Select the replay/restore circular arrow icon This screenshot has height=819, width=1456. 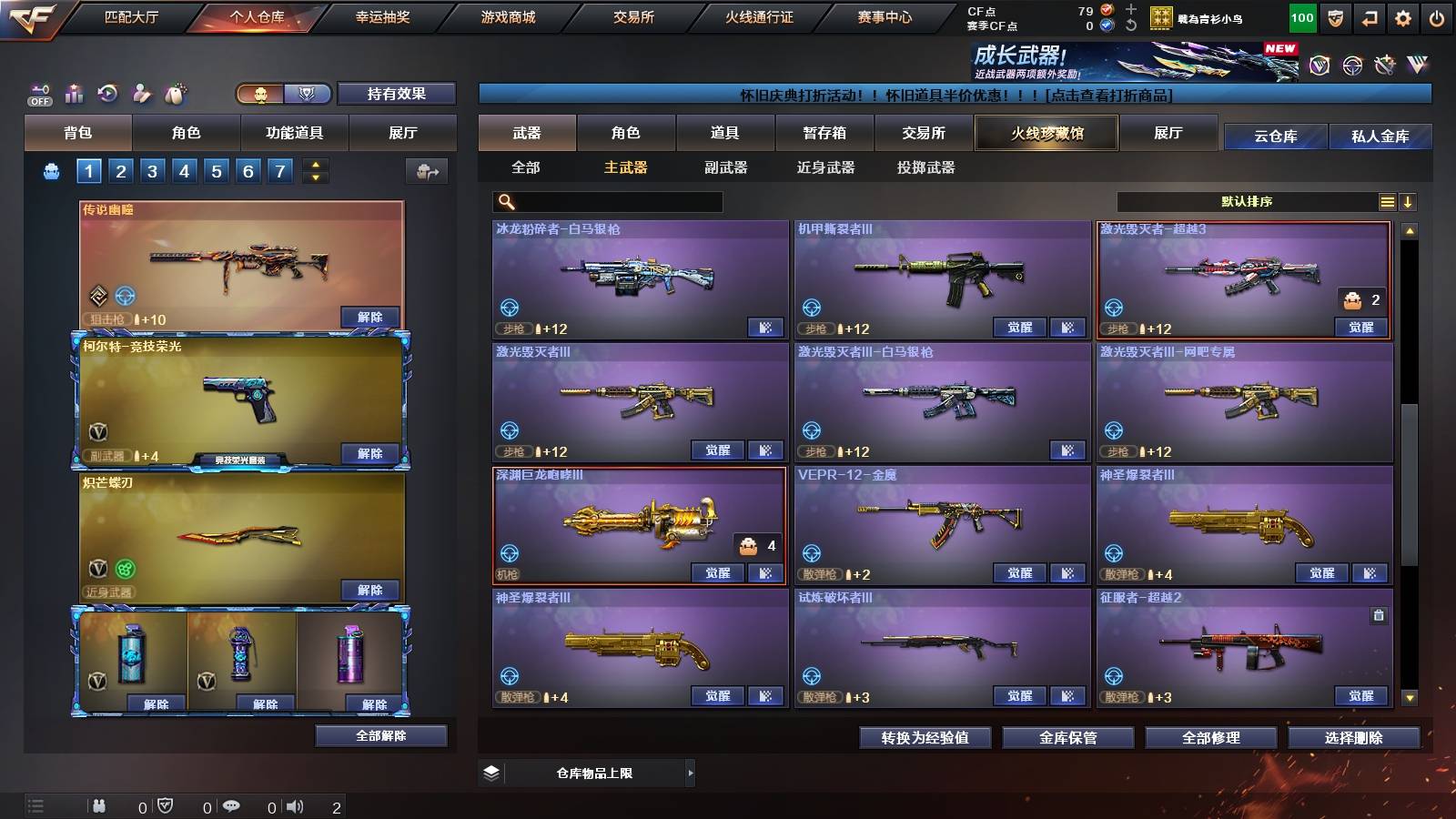[x=107, y=93]
